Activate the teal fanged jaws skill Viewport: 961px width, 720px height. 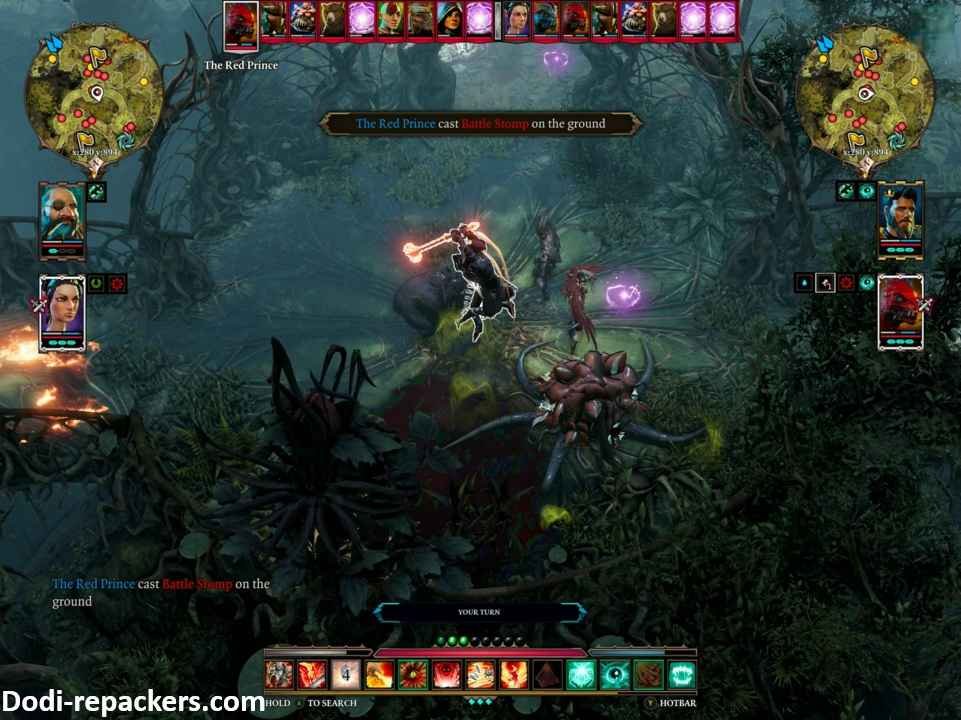click(683, 675)
